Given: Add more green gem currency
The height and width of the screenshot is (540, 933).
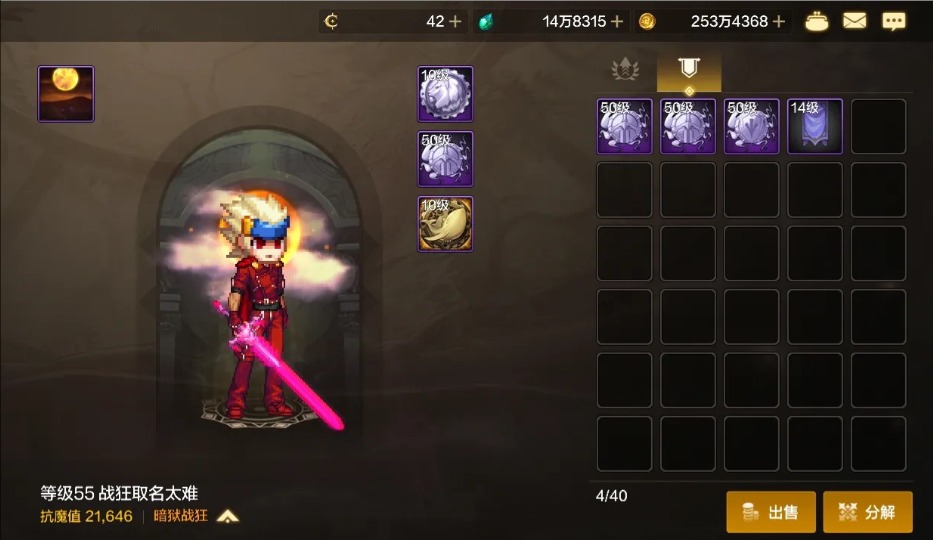Looking at the screenshot, I should pos(617,21).
